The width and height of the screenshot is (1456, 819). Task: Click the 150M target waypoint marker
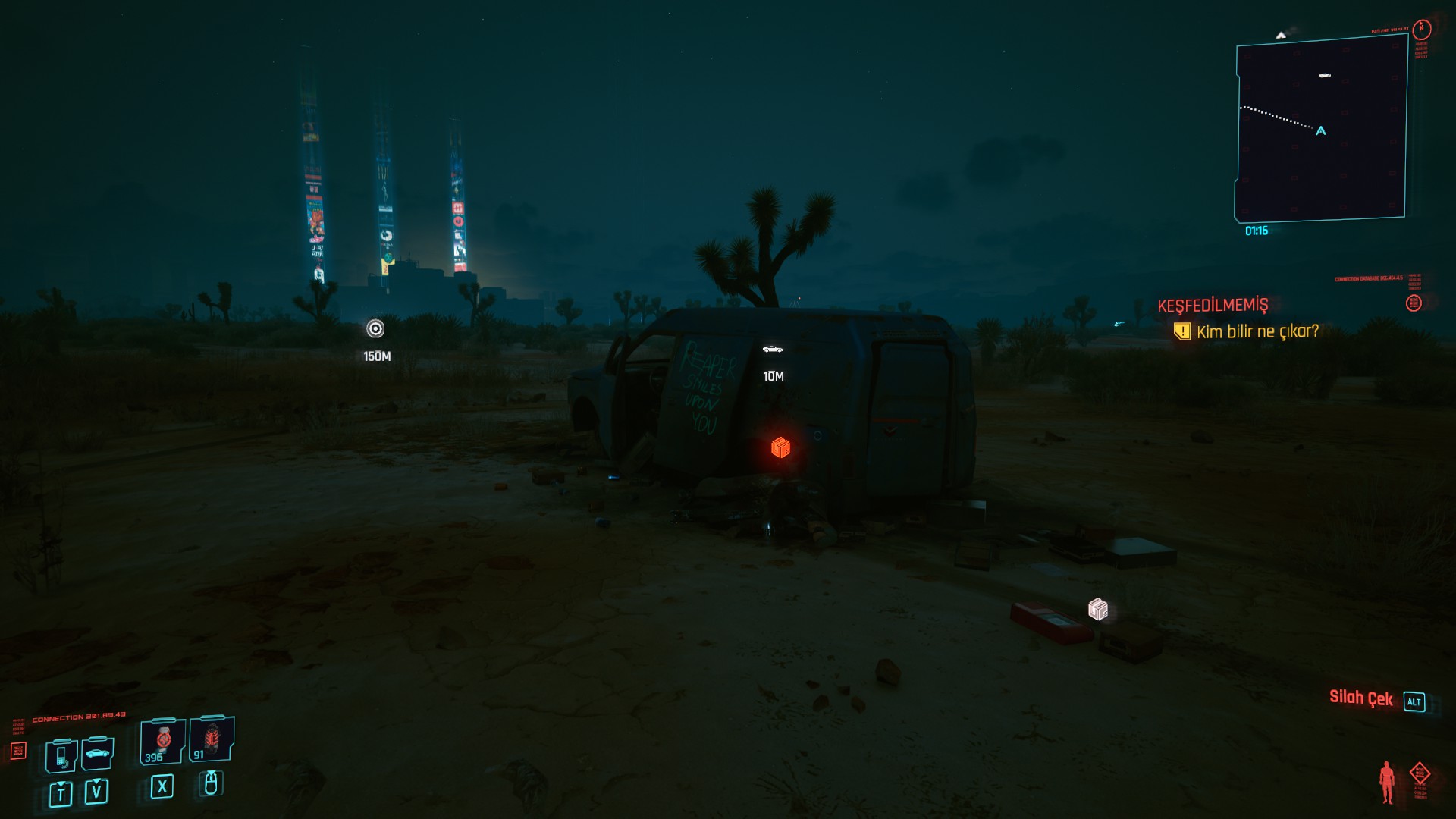[x=375, y=328]
